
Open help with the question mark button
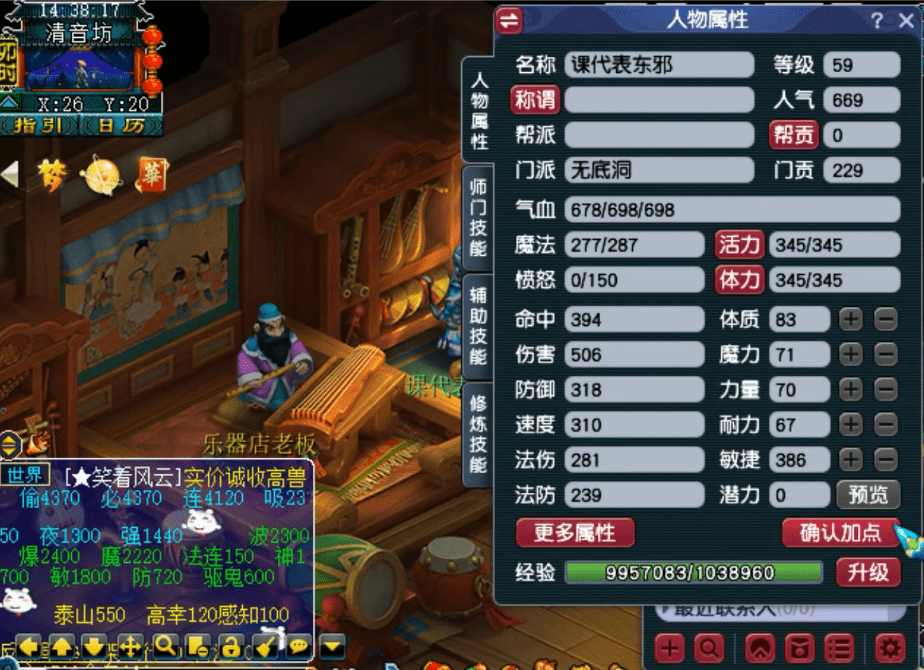(x=877, y=21)
